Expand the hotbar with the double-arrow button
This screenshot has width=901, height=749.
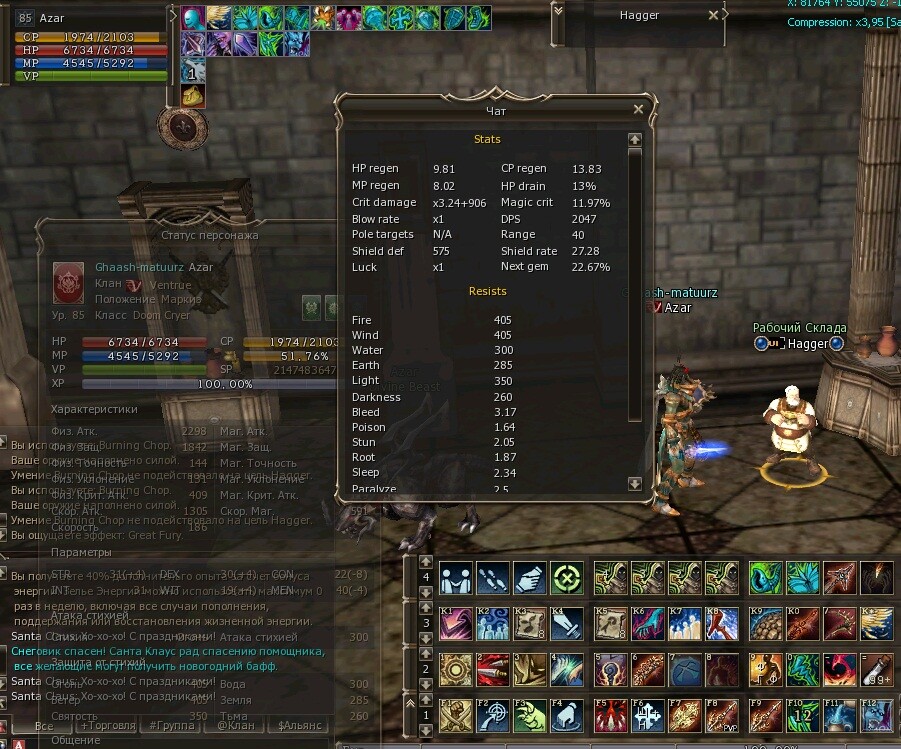pyautogui.click(x=410, y=701)
